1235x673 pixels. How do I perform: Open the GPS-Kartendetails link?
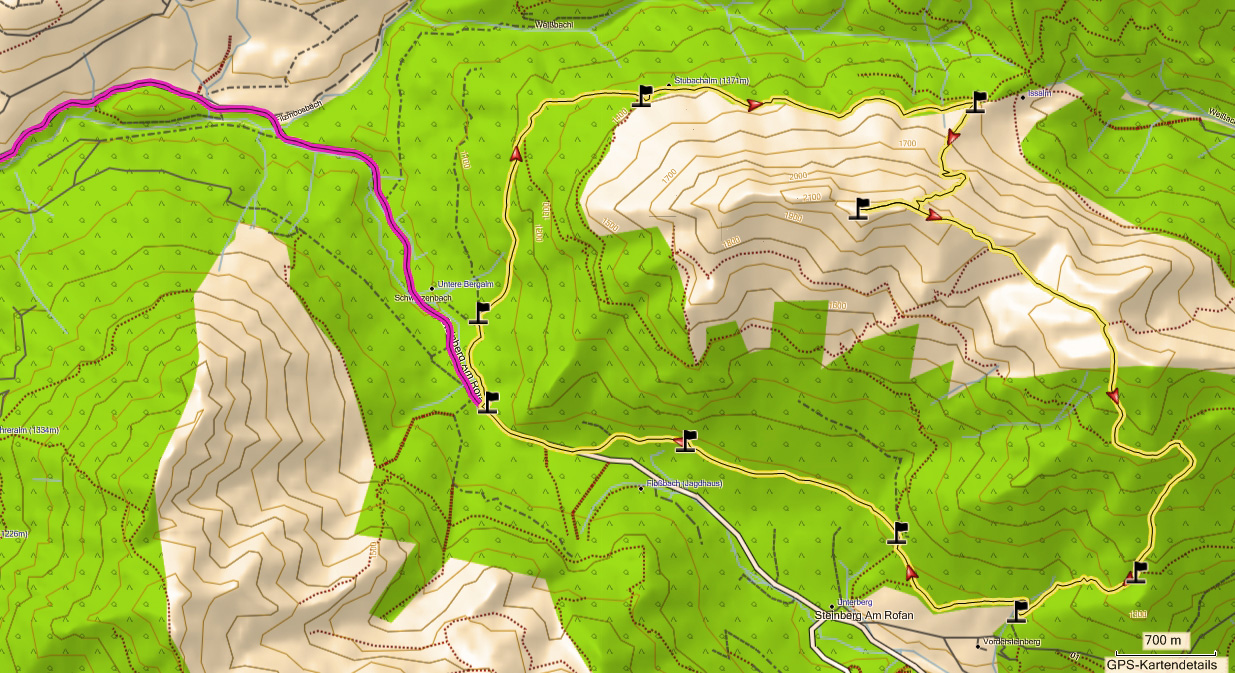pyautogui.click(x=1161, y=664)
